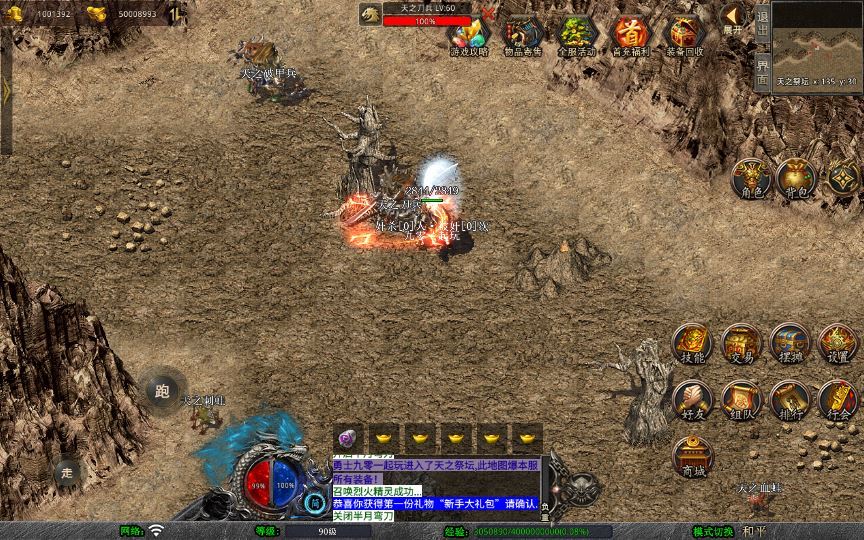Click the 展开 expand arrow button

(x=733, y=18)
